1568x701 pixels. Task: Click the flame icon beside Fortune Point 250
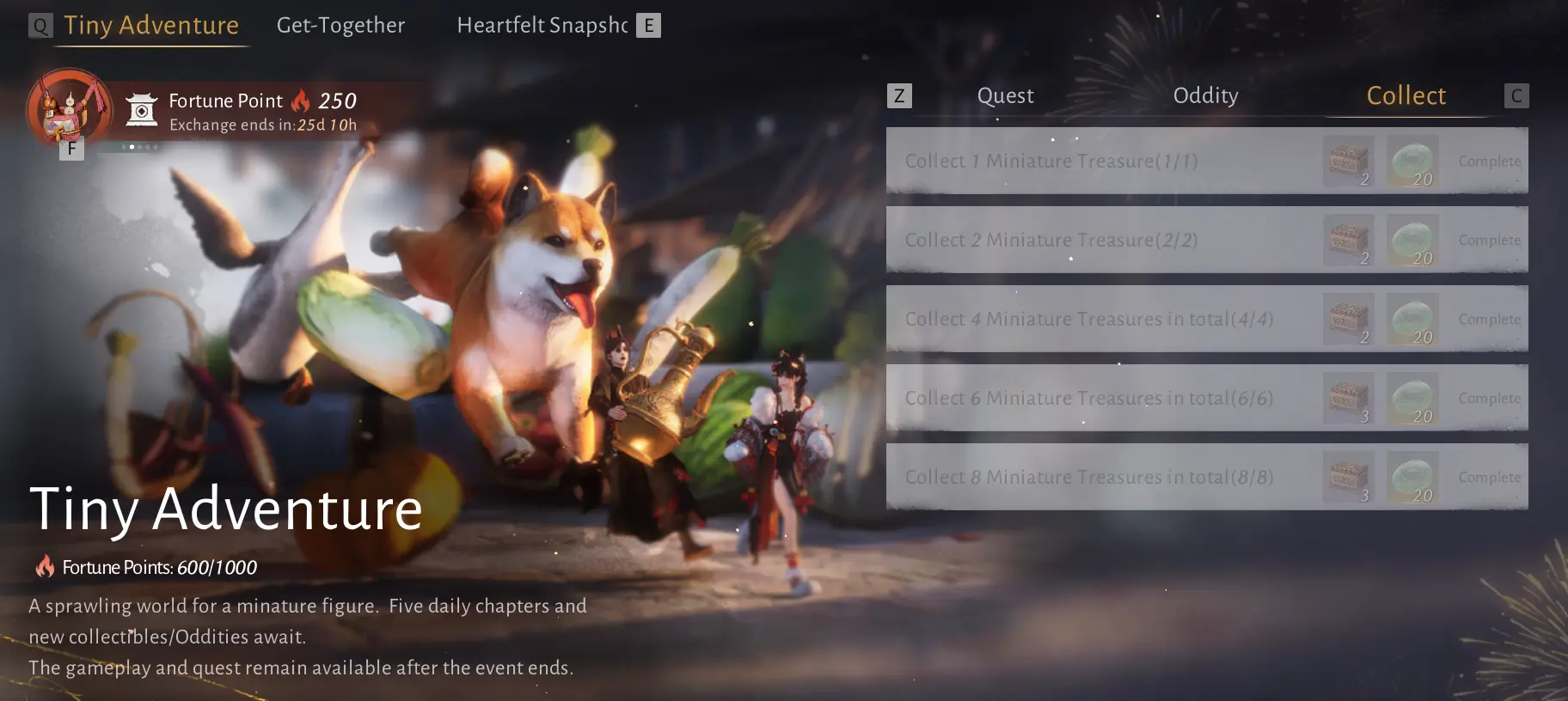click(x=301, y=101)
